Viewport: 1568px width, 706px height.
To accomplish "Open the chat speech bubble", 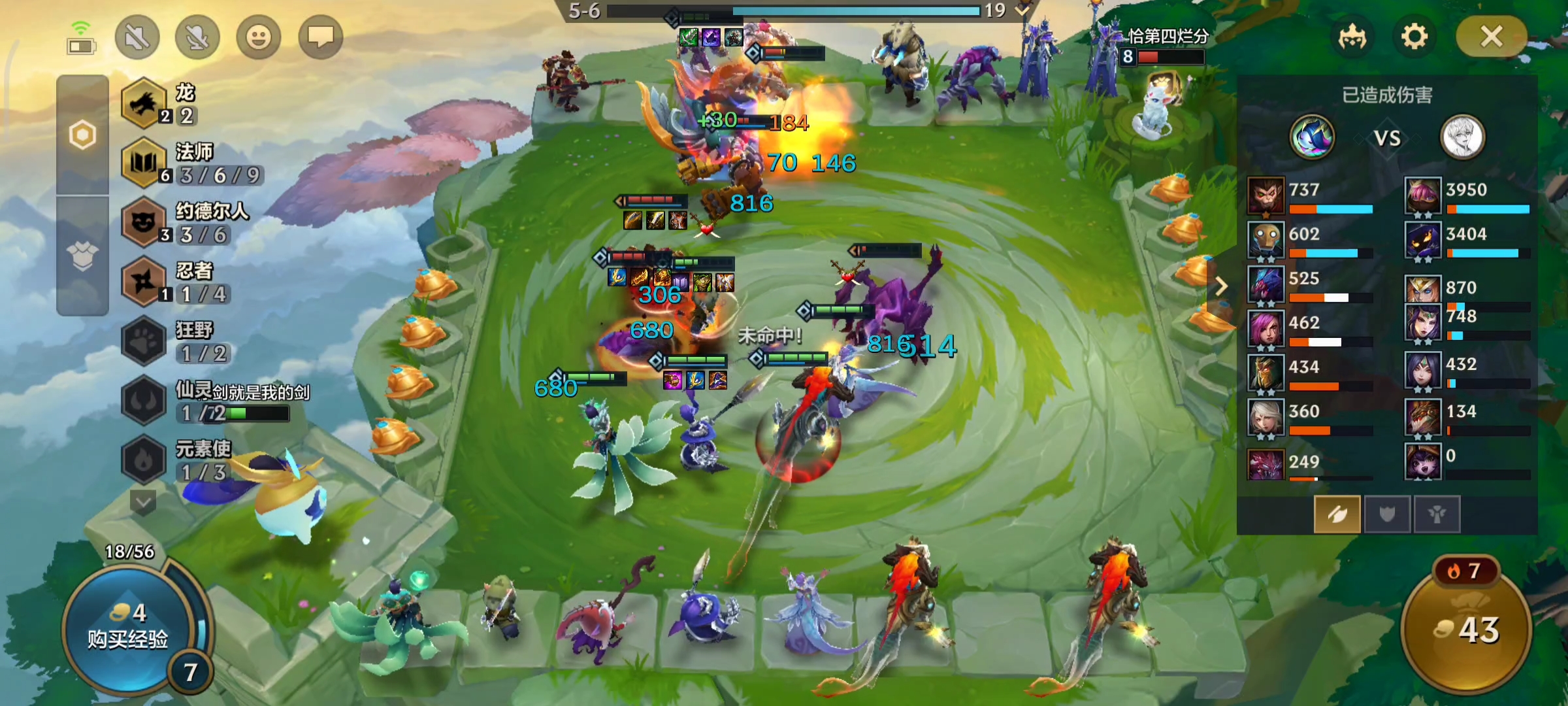I will point(320,37).
